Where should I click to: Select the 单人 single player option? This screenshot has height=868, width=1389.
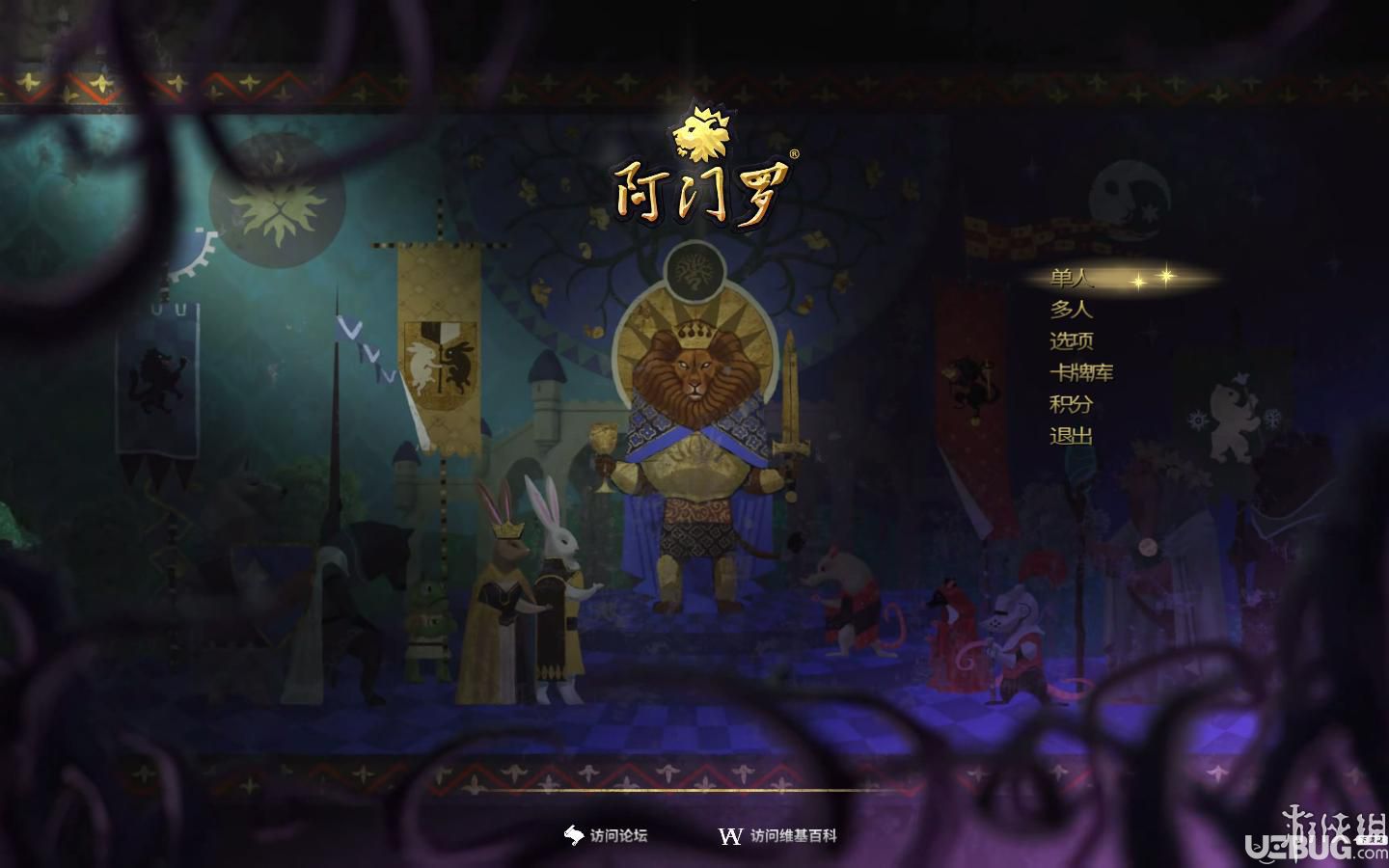[1071, 279]
